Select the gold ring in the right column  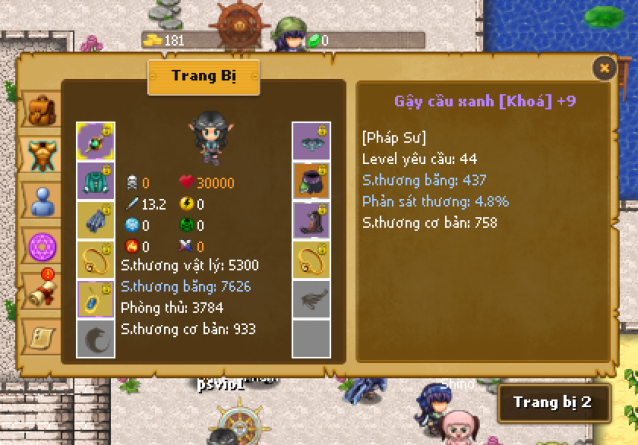pyautogui.click(x=310, y=259)
